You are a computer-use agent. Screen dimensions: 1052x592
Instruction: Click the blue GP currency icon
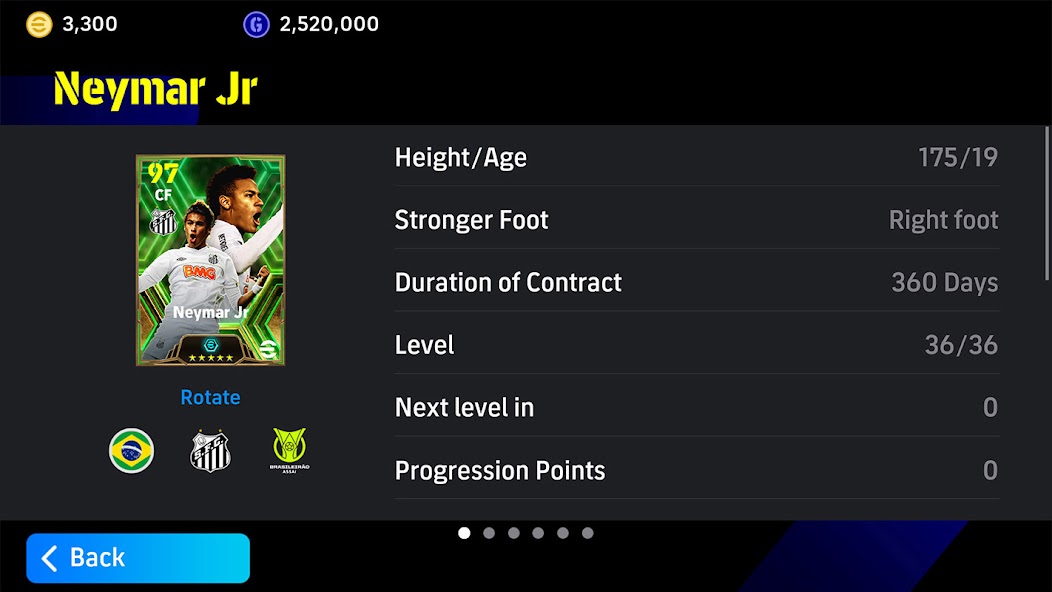[256, 24]
